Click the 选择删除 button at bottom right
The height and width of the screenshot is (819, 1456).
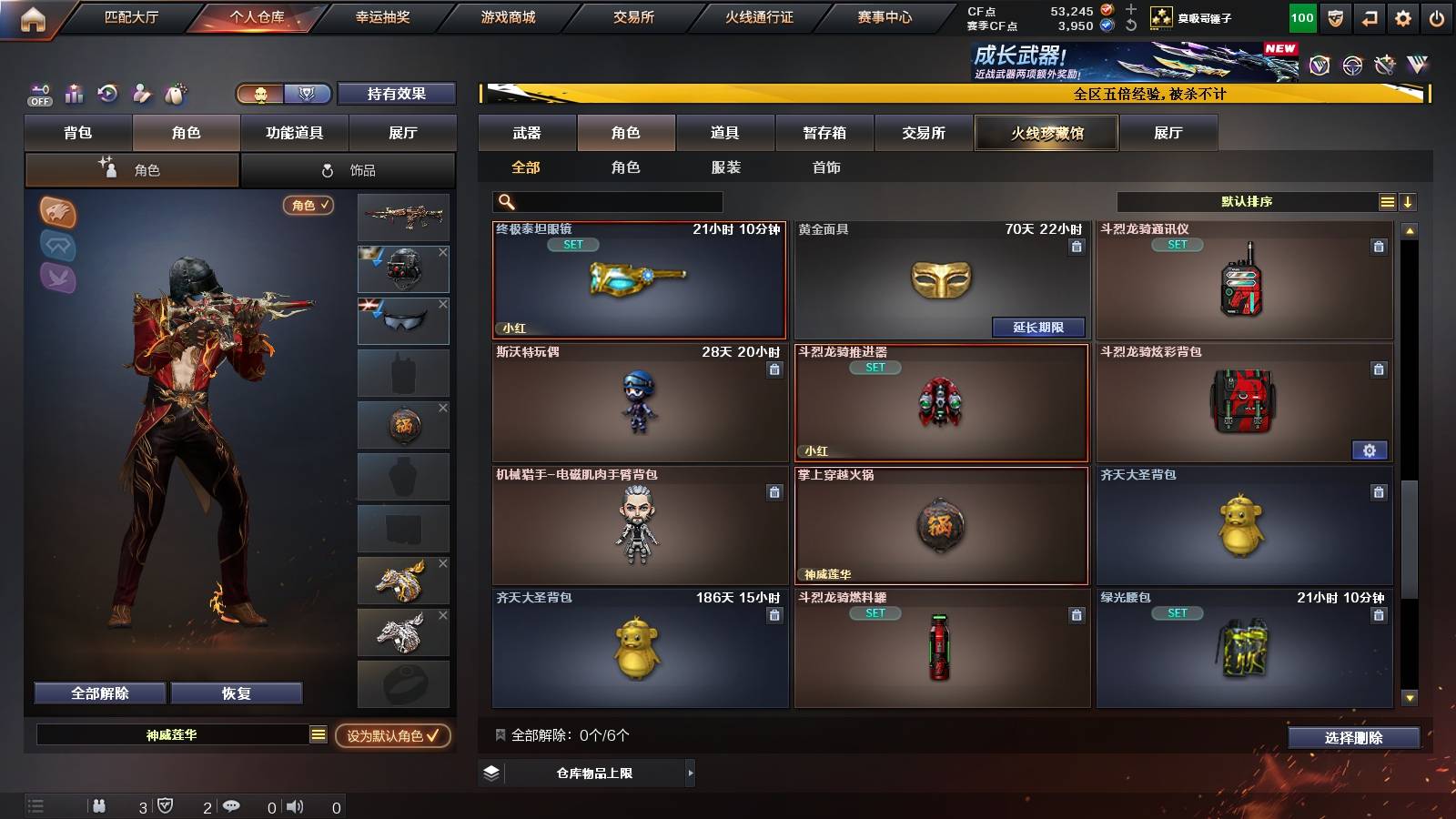coord(1353,738)
